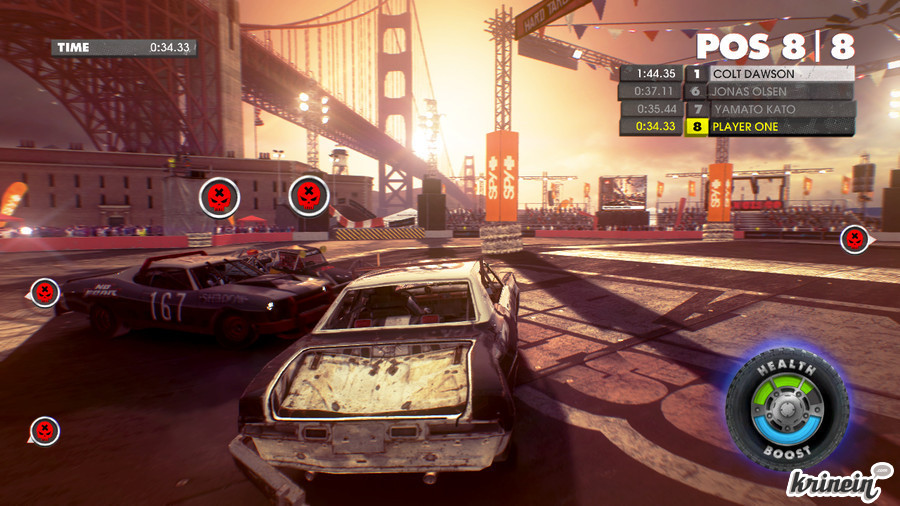
Task: Choose the Yamato Kato standings entry
Action: point(737,109)
